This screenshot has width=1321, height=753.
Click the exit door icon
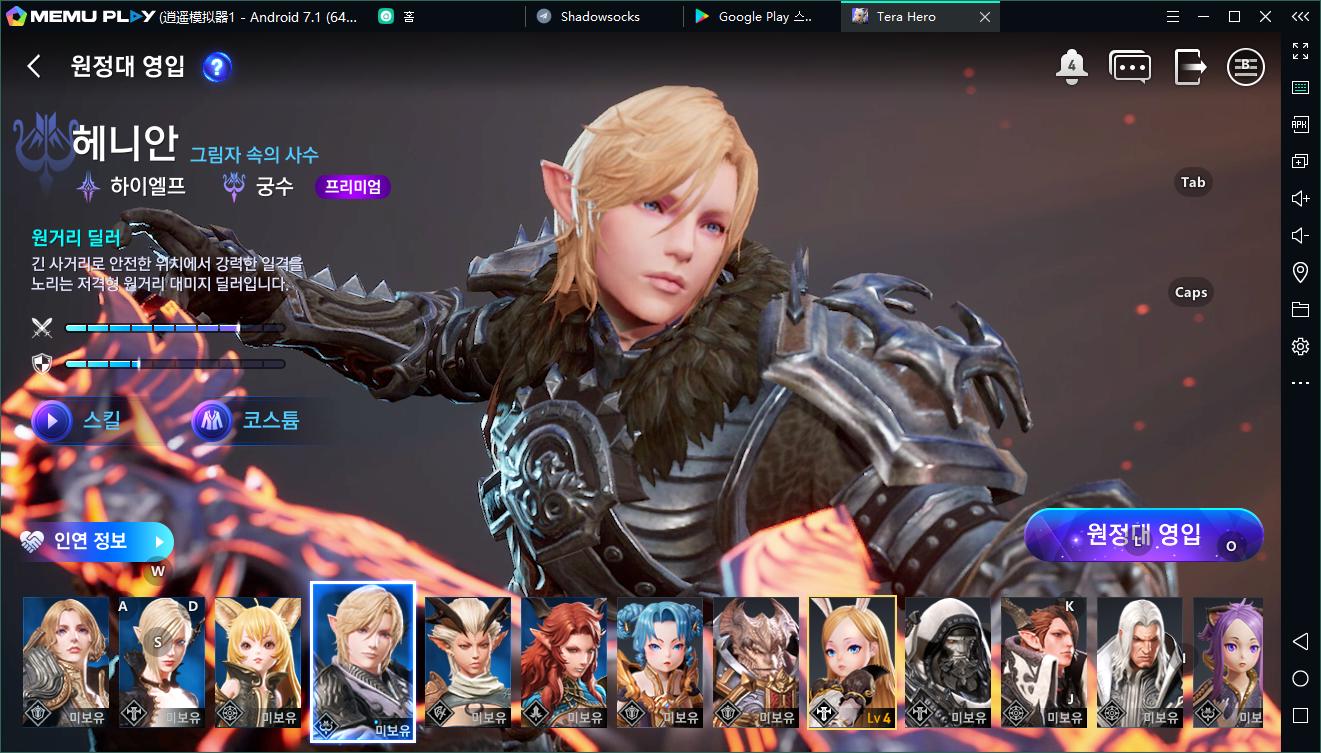tap(1190, 67)
